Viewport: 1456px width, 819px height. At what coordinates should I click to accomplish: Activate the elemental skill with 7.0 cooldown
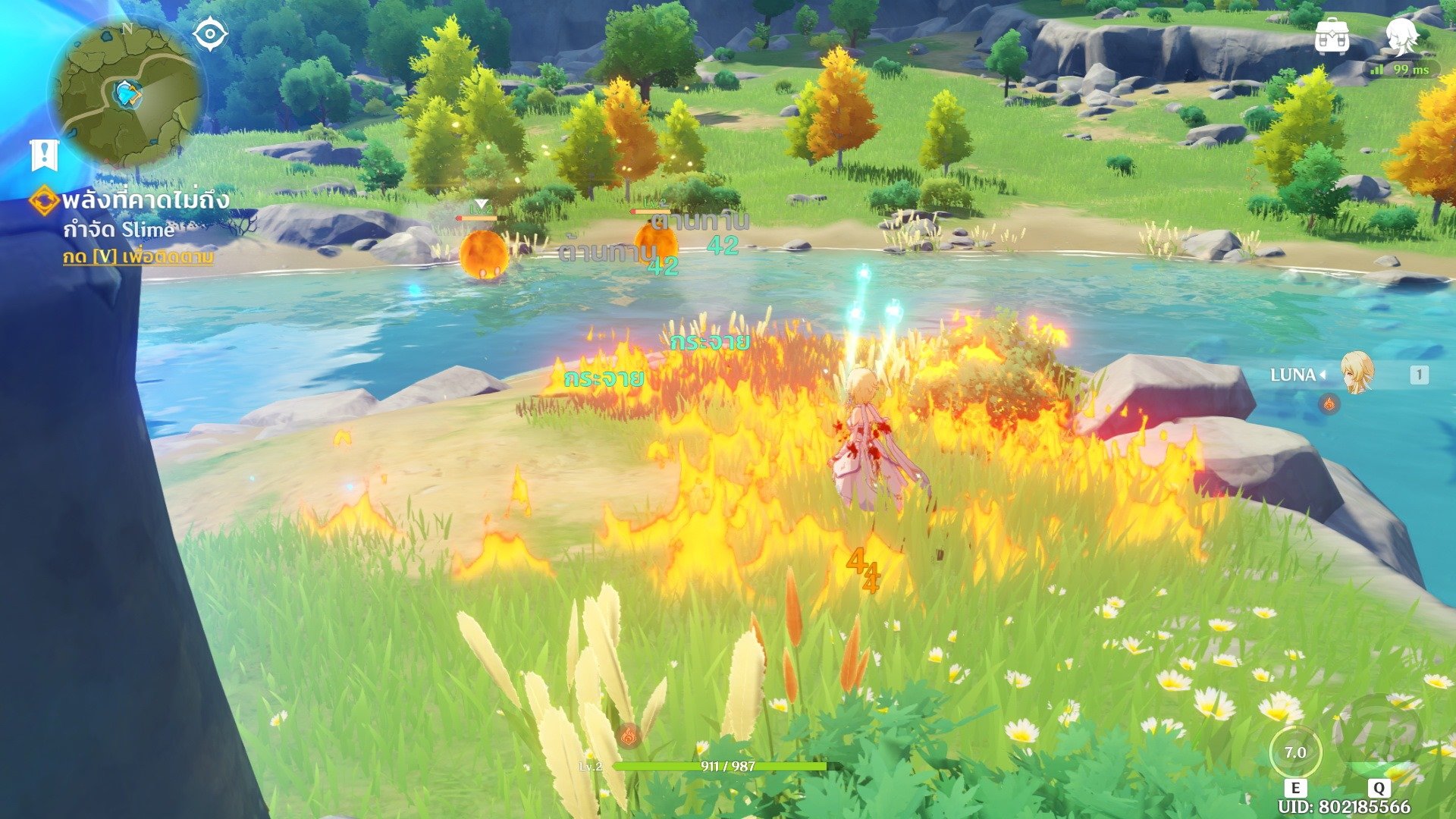[1295, 752]
